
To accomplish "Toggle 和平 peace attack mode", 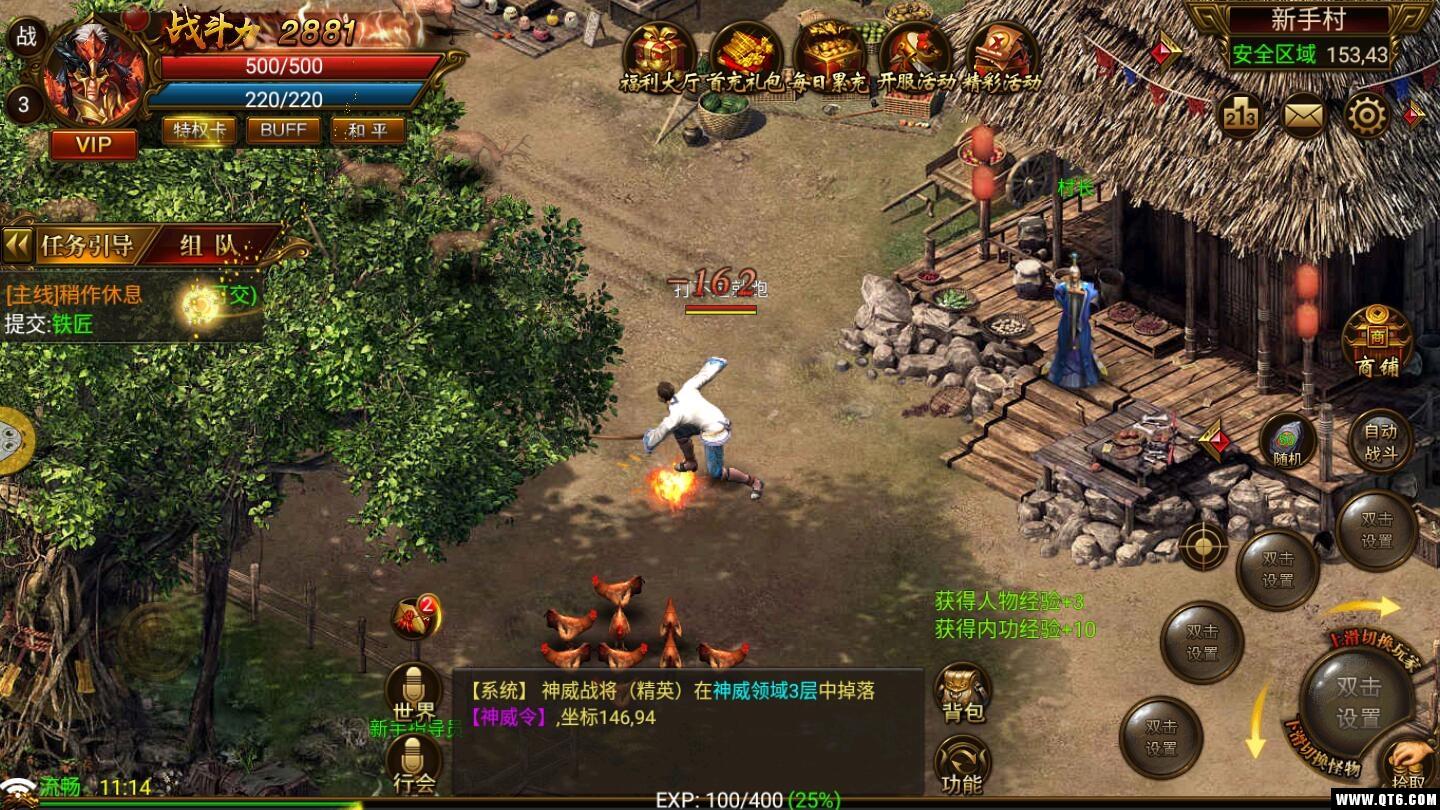I will pos(366,130).
